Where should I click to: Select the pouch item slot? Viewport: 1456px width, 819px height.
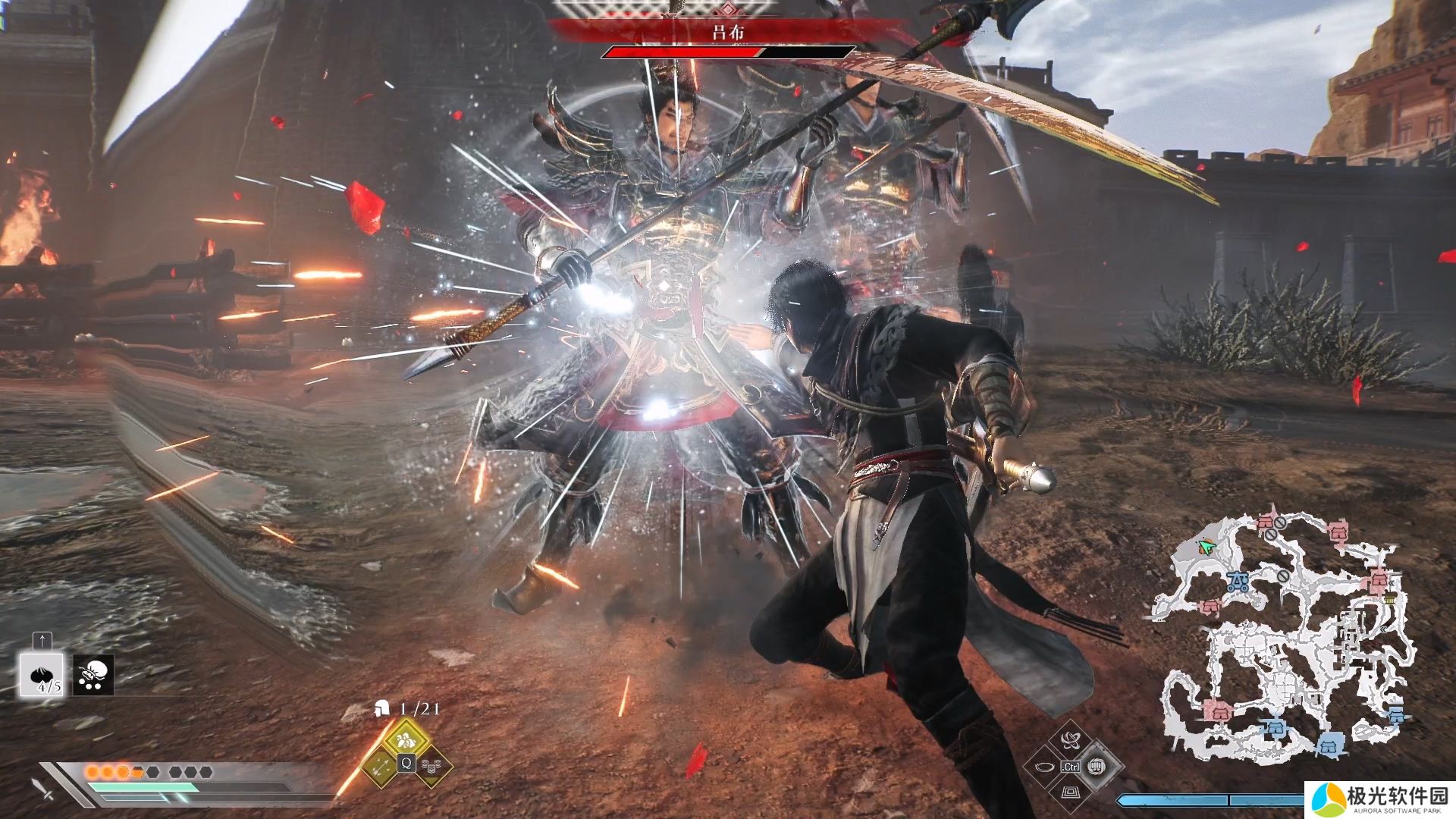click(94, 674)
